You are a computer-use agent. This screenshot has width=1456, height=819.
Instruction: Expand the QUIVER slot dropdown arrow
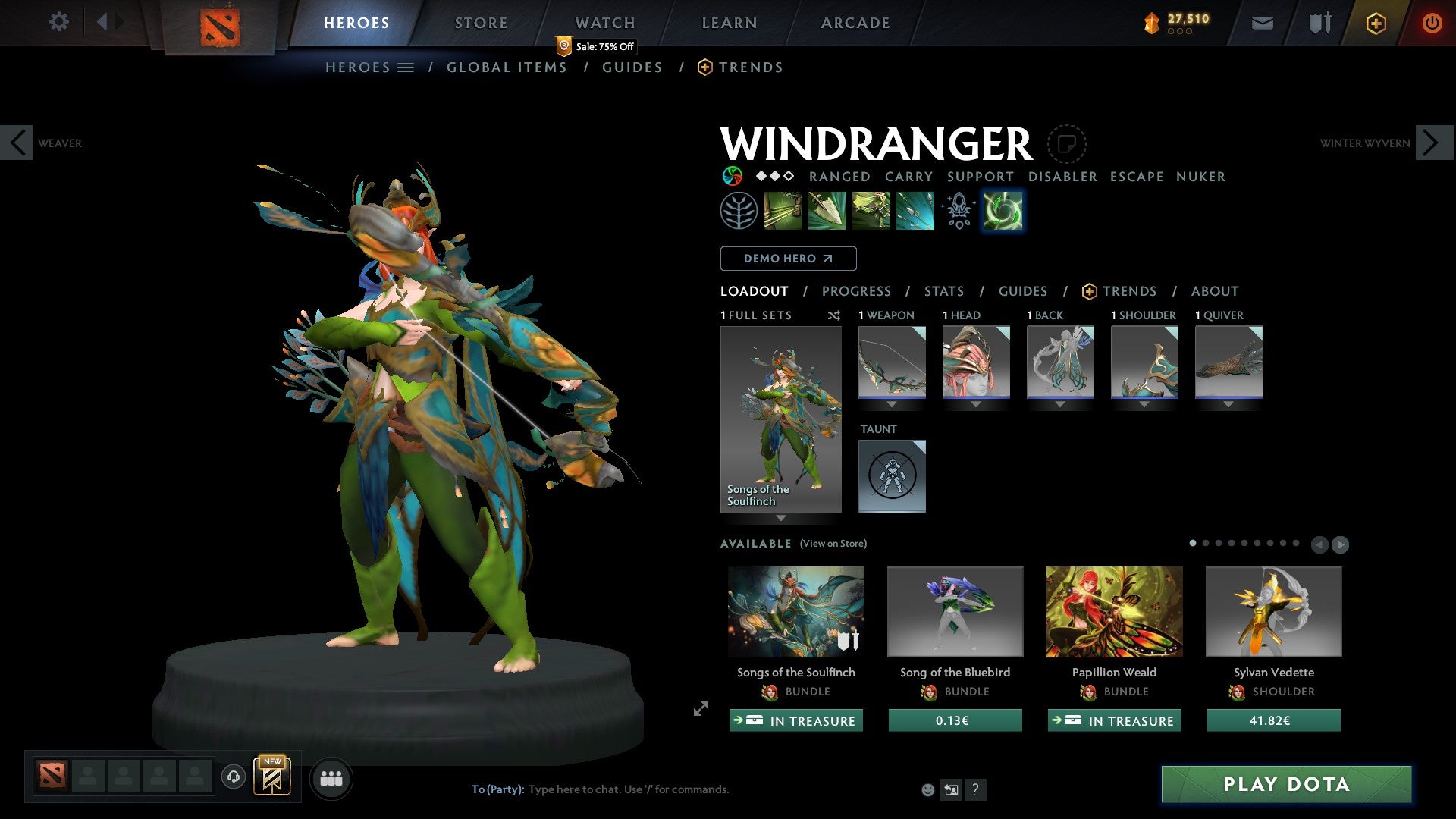(1228, 404)
